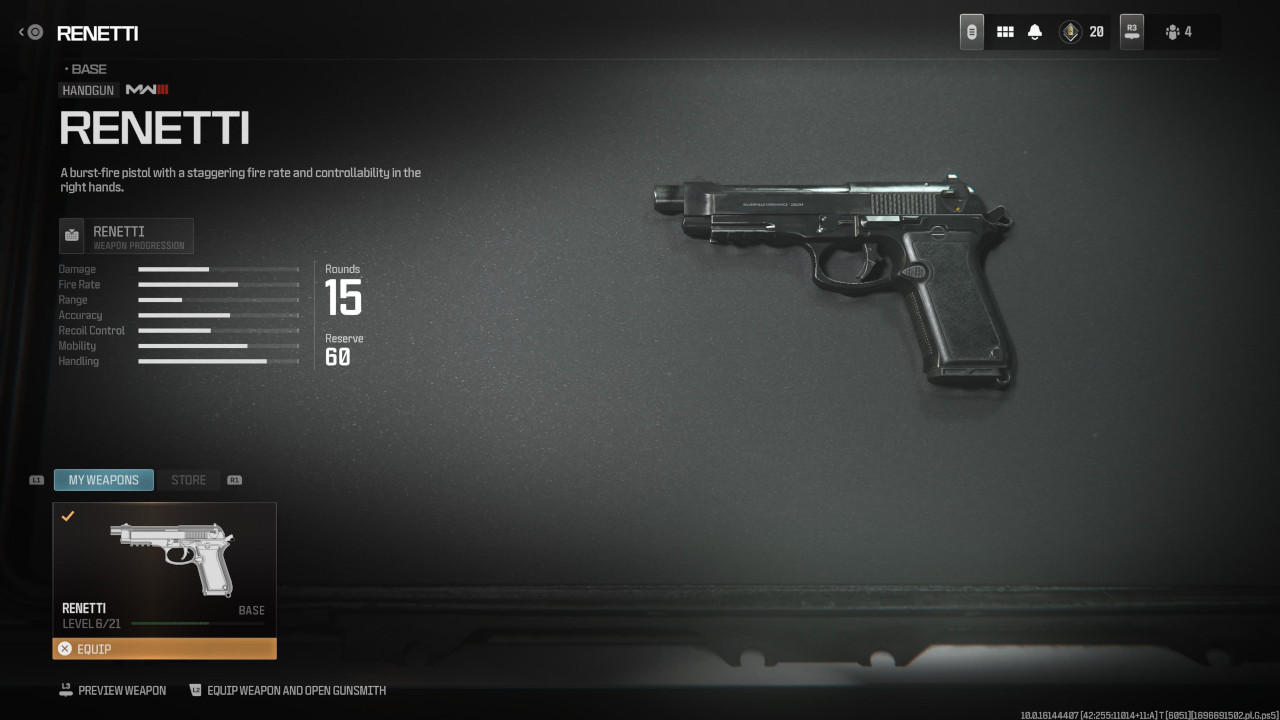The width and height of the screenshot is (1280, 720).
Task: Open Renetti Weapon Progression
Action: tap(126, 236)
